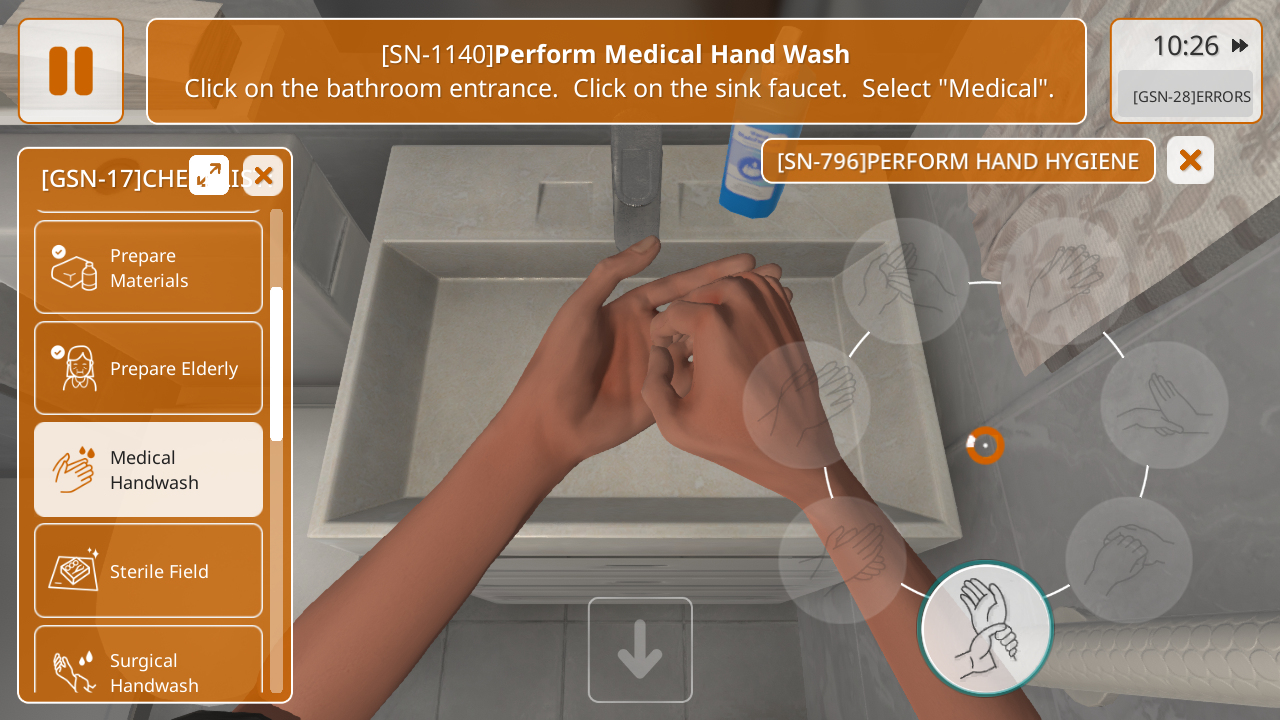The width and height of the screenshot is (1280, 720).
Task: Select the highlighted wrist-rubbing step
Action: (x=986, y=629)
